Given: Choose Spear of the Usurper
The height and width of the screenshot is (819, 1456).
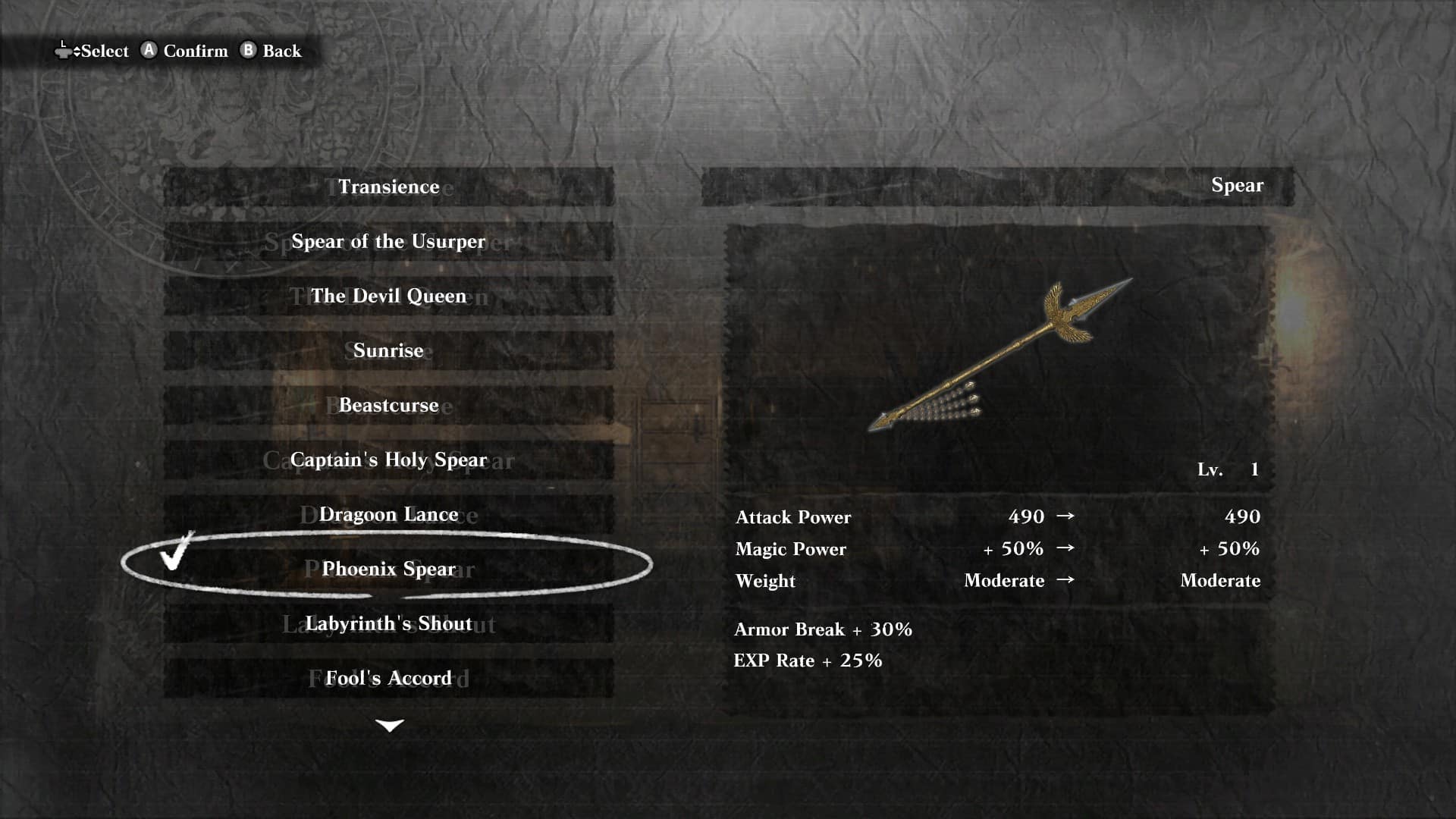Looking at the screenshot, I should [388, 241].
